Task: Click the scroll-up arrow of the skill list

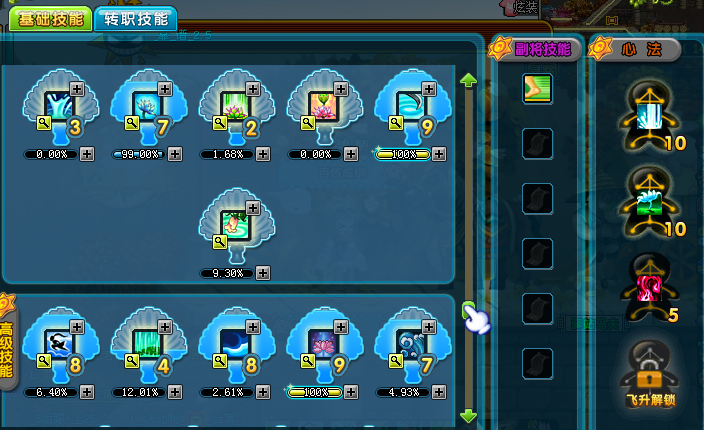Action: pos(467,80)
